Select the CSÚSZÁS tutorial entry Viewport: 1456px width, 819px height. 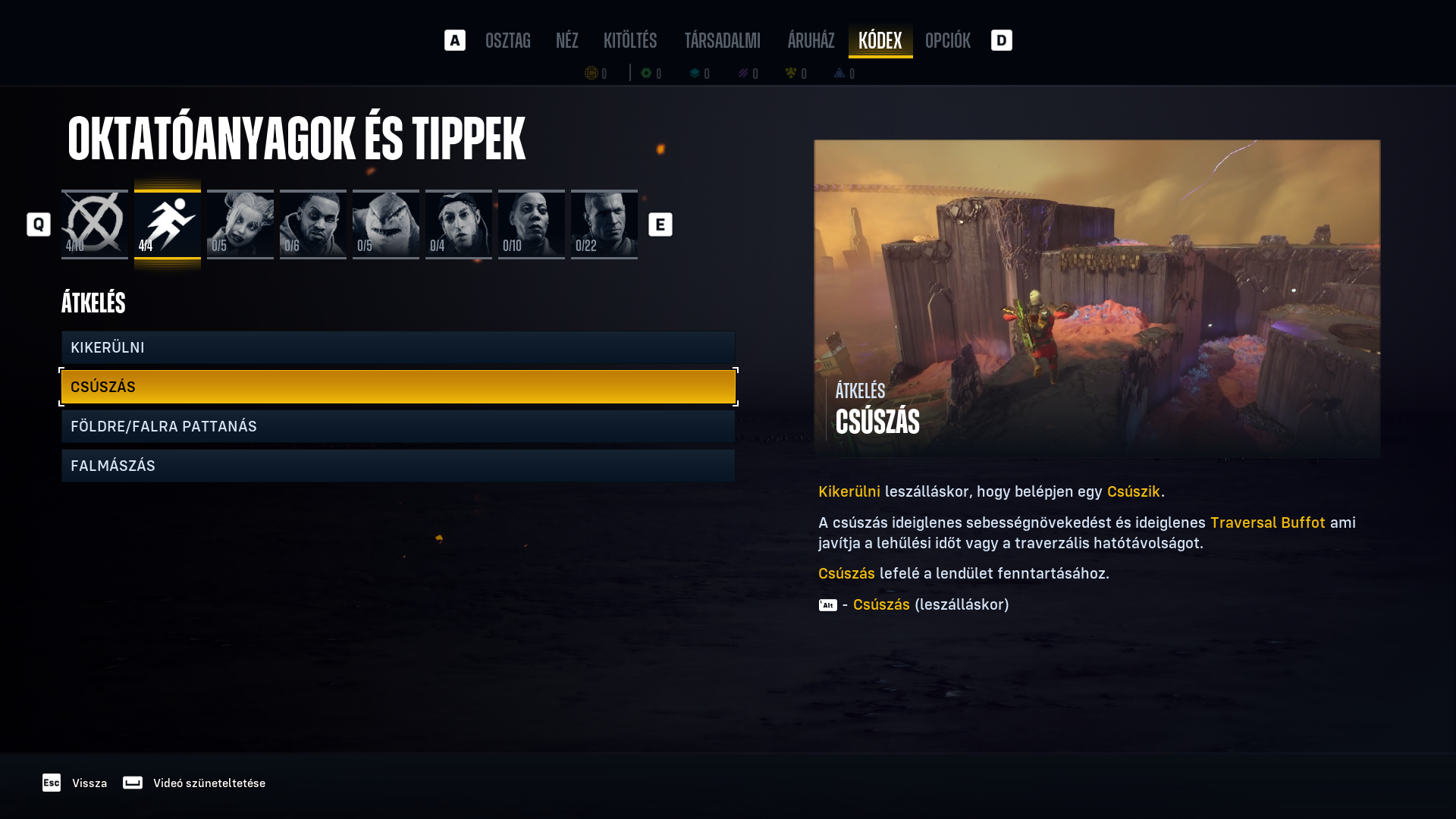tap(398, 387)
